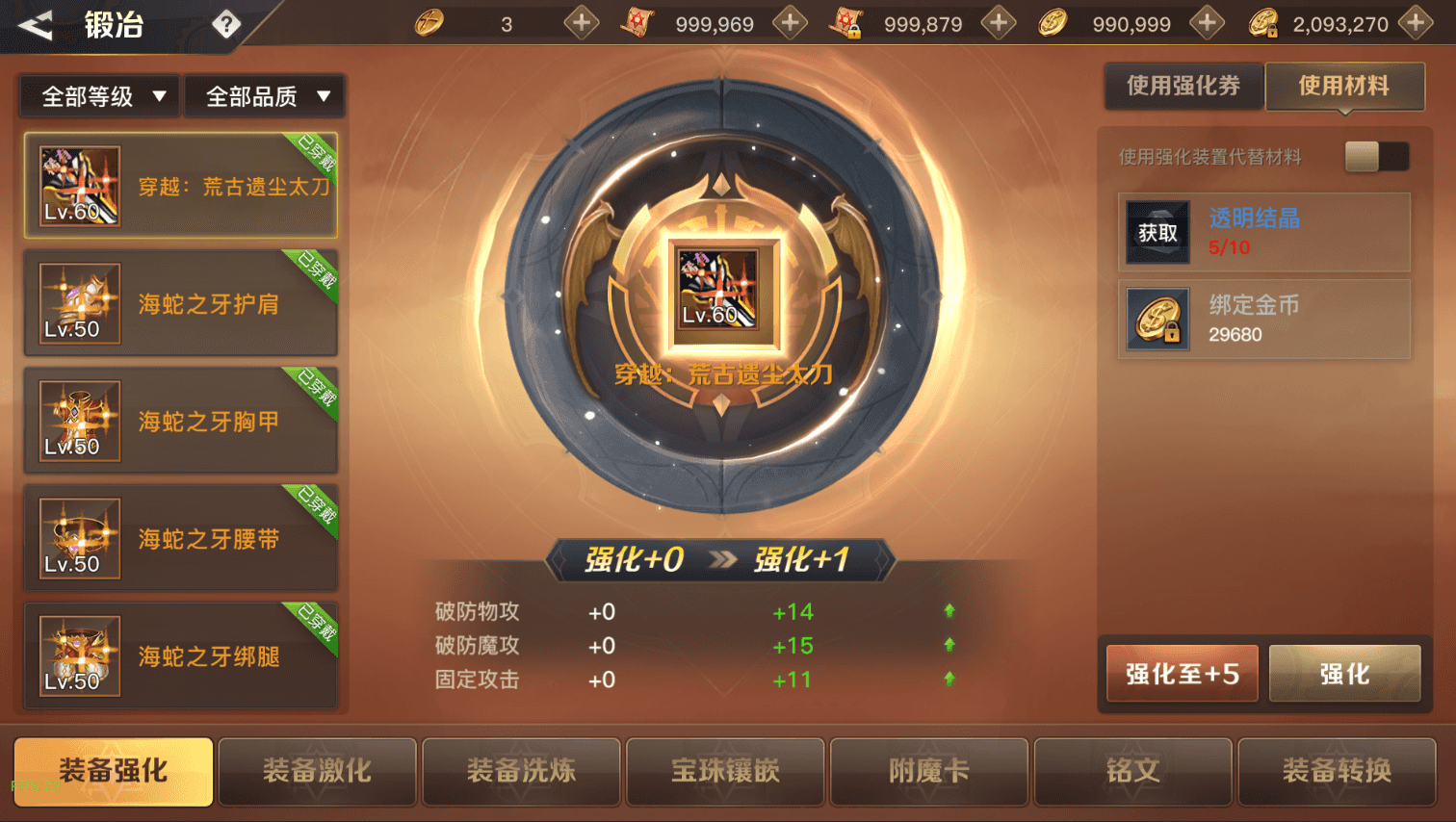Open the 全部等级 filter dropdown
Screen dimensions: 1456x822
coord(97,95)
